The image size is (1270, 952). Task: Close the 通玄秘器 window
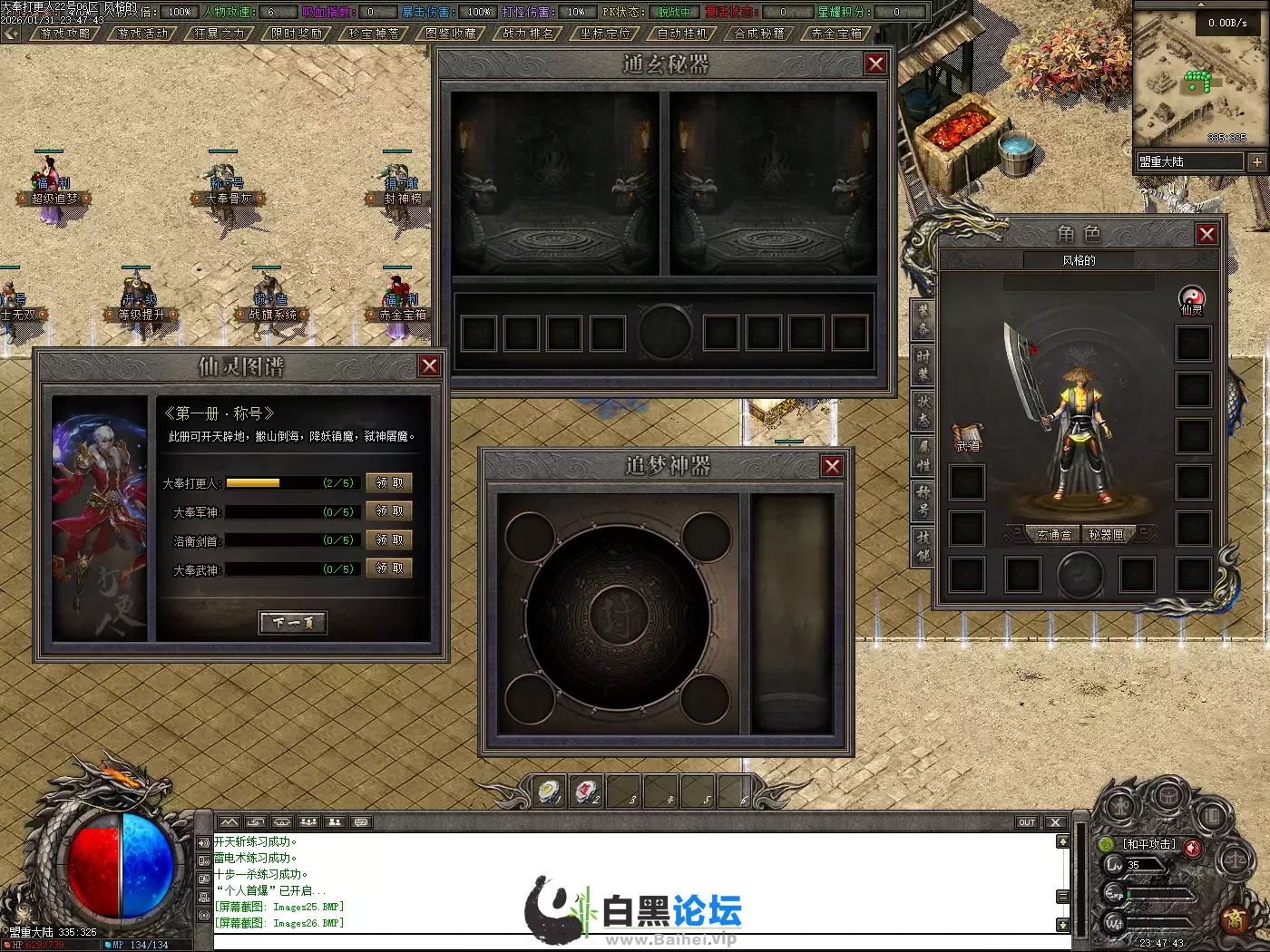pos(875,63)
